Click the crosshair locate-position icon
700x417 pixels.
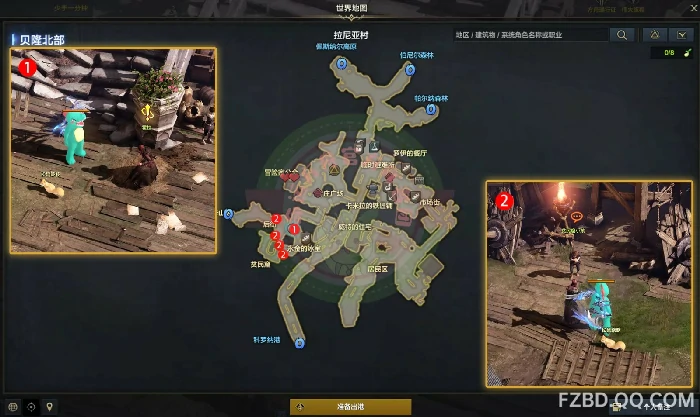[31, 407]
